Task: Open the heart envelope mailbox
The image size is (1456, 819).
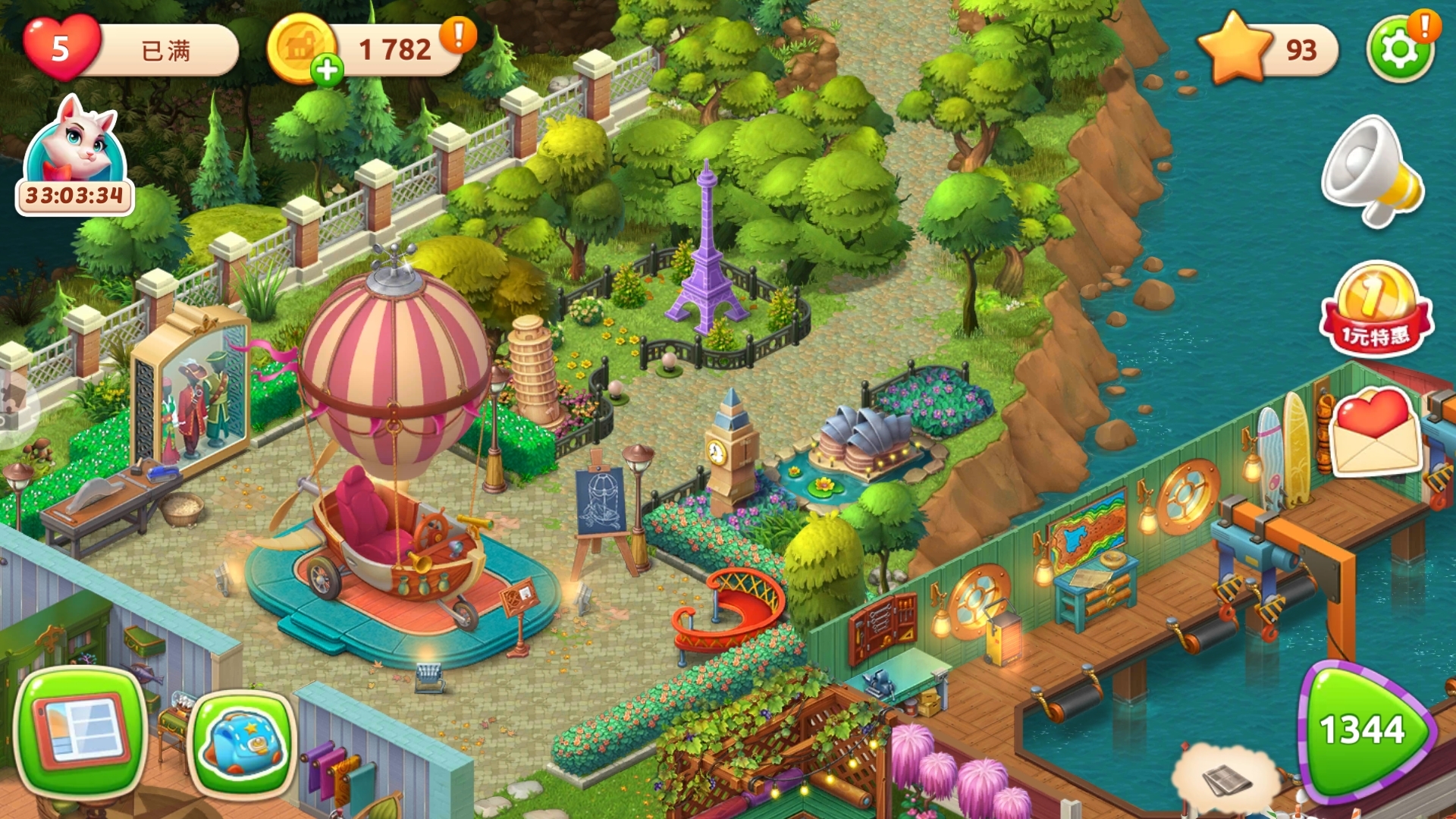Action: (x=1374, y=432)
